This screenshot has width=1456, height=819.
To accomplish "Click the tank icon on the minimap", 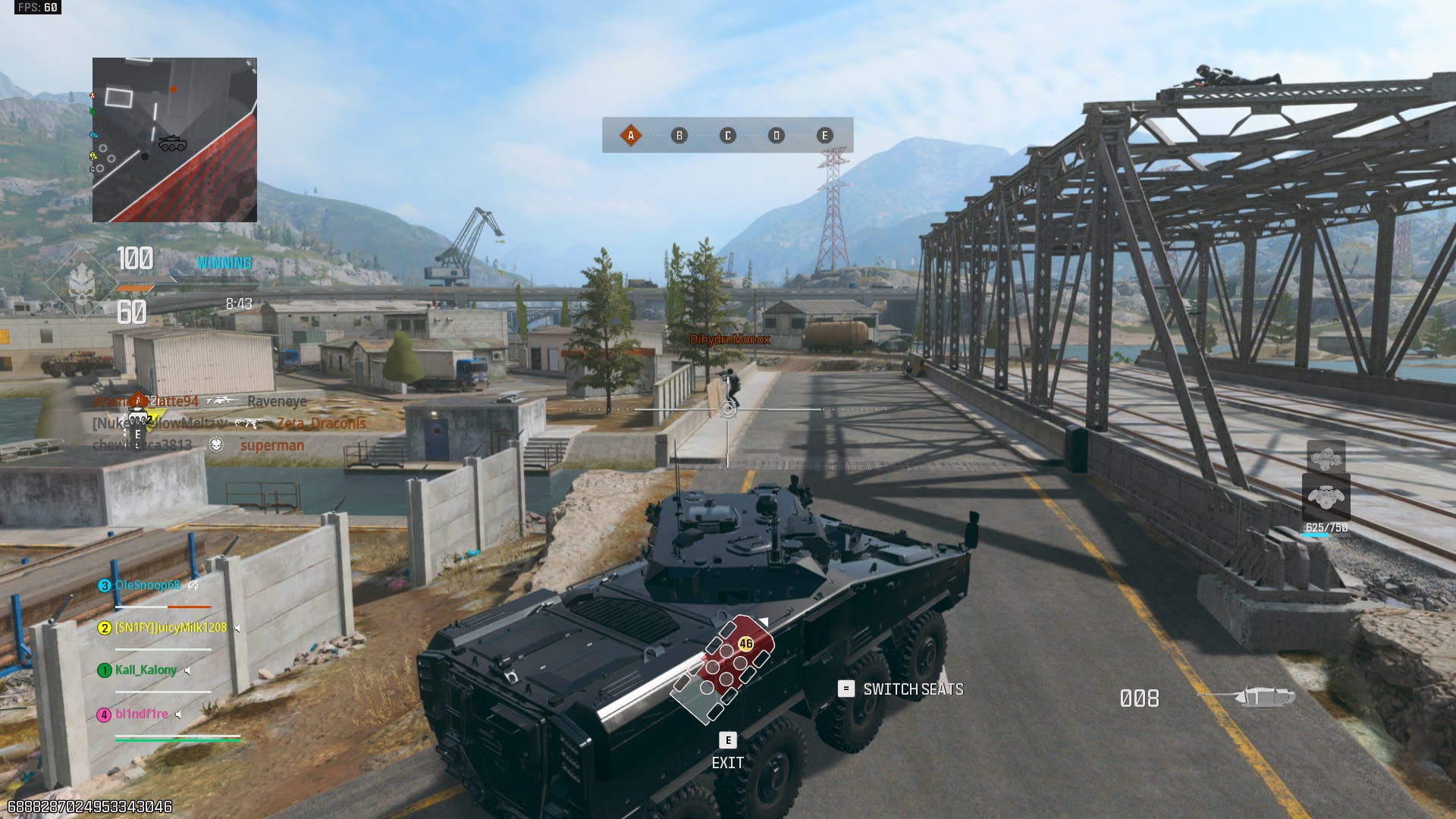I will point(172,143).
